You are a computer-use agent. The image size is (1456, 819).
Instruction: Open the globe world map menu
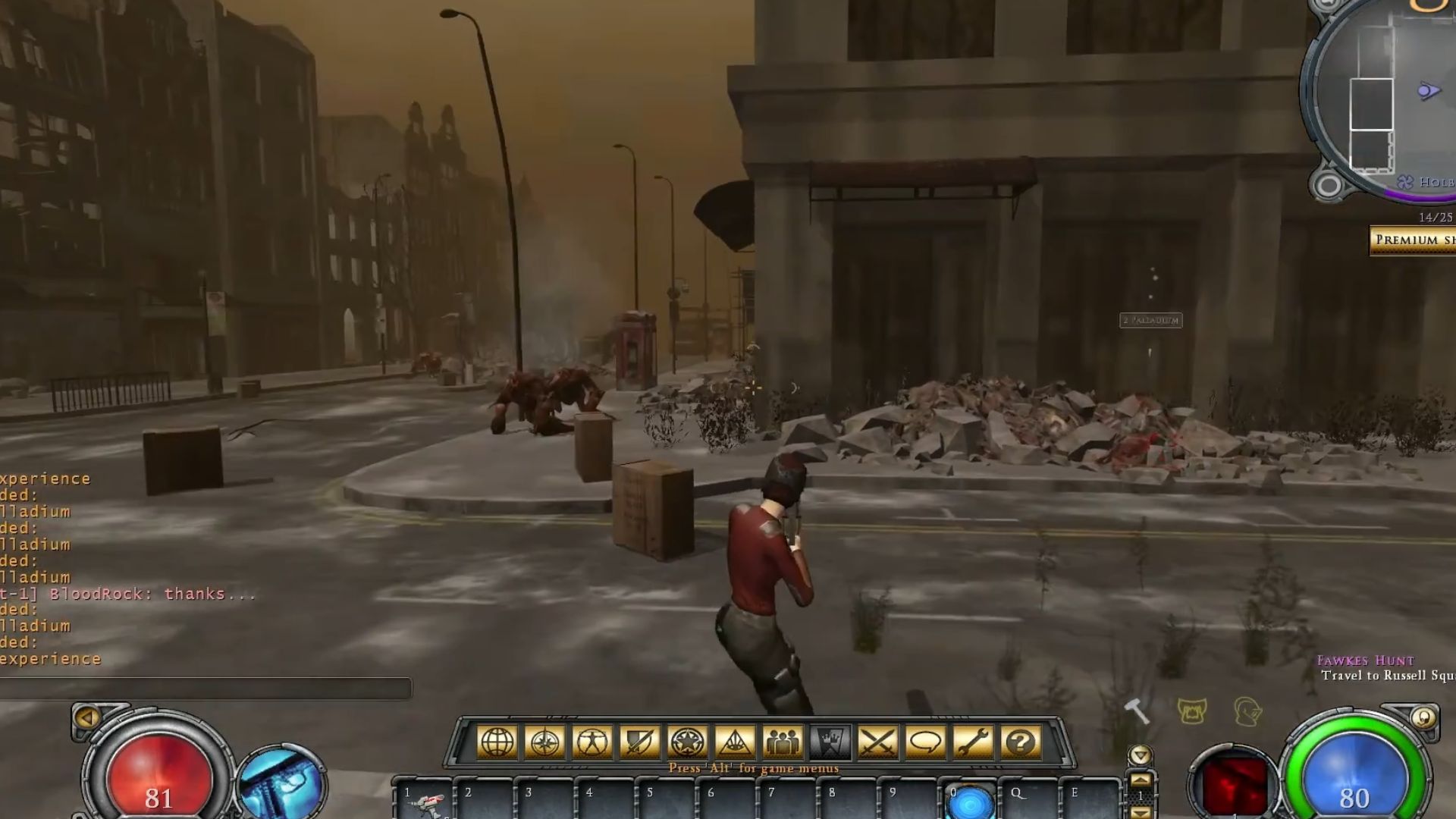point(497,742)
